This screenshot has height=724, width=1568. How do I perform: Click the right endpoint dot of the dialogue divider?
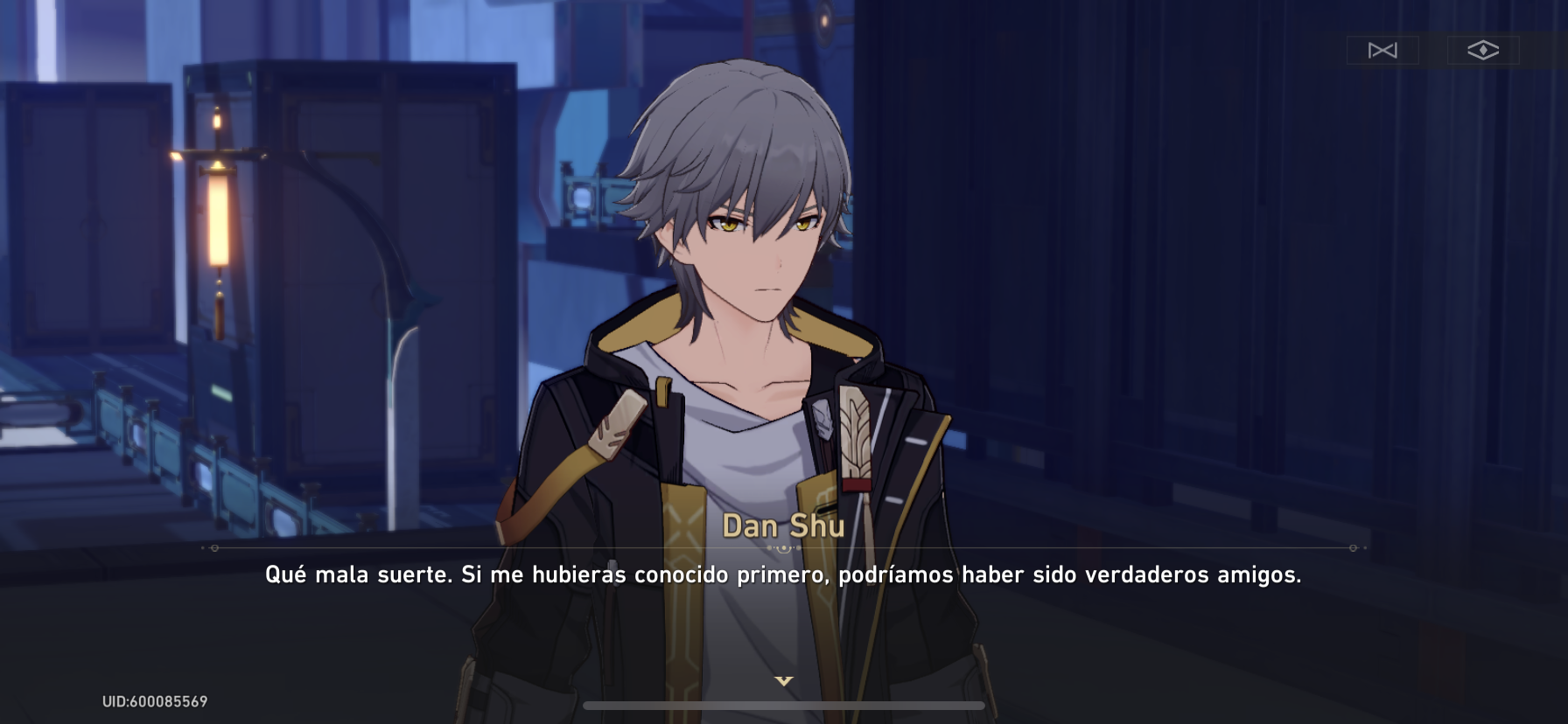pyautogui.click(x=1351, y=550)
